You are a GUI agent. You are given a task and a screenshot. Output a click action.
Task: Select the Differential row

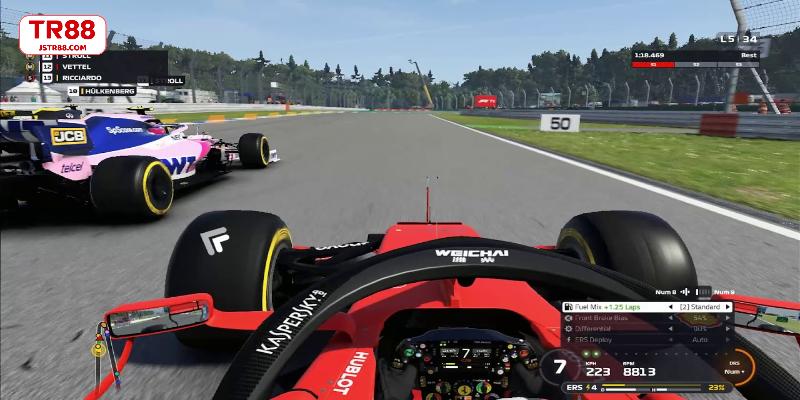point(610,329)
